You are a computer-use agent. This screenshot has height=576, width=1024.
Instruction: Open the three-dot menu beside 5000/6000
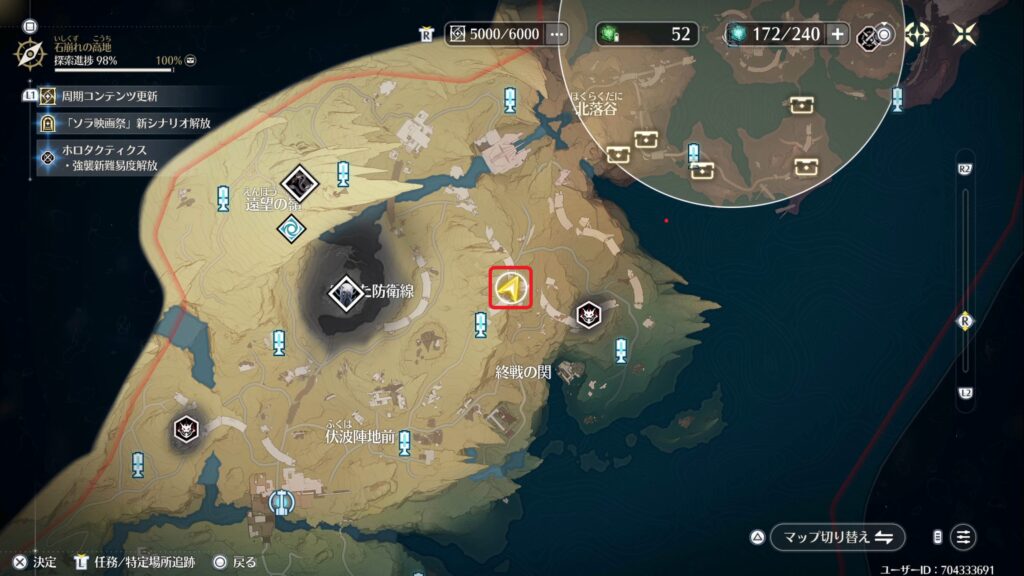coord(557,34)
